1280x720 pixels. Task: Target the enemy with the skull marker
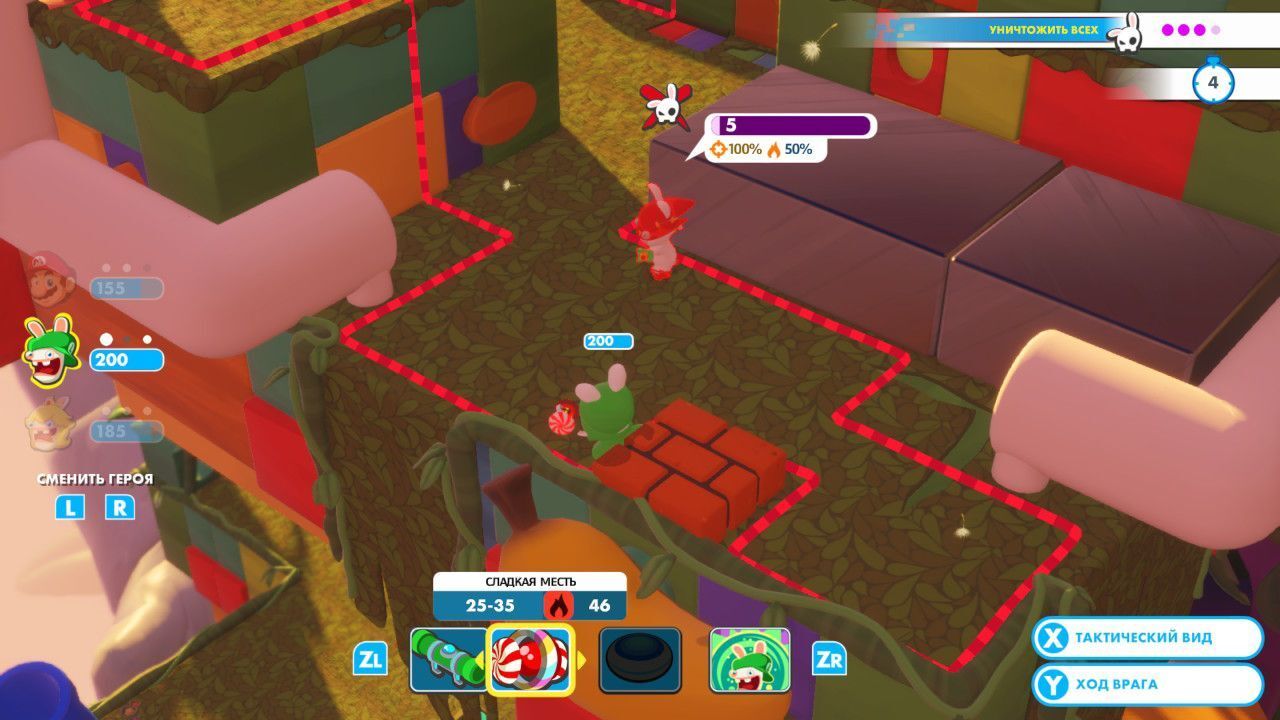(x=655, y=235)
